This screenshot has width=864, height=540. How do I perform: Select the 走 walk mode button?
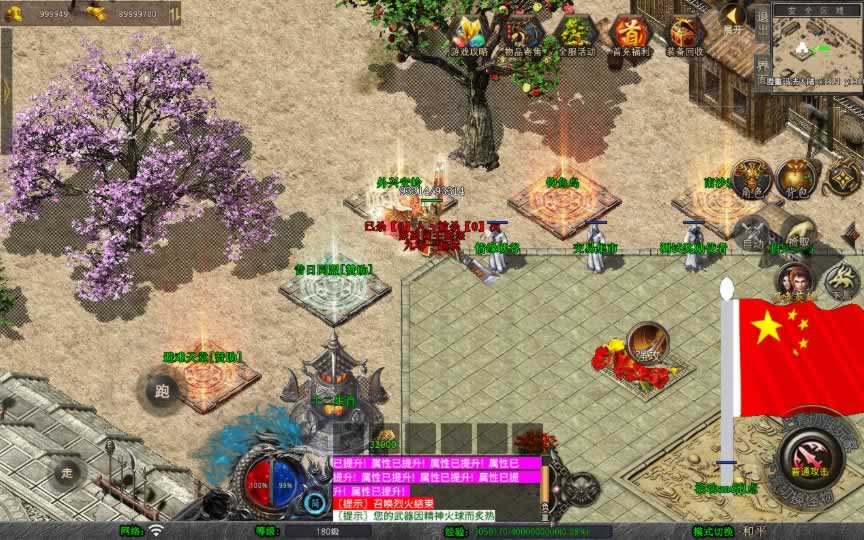click(x=69, y=471)
